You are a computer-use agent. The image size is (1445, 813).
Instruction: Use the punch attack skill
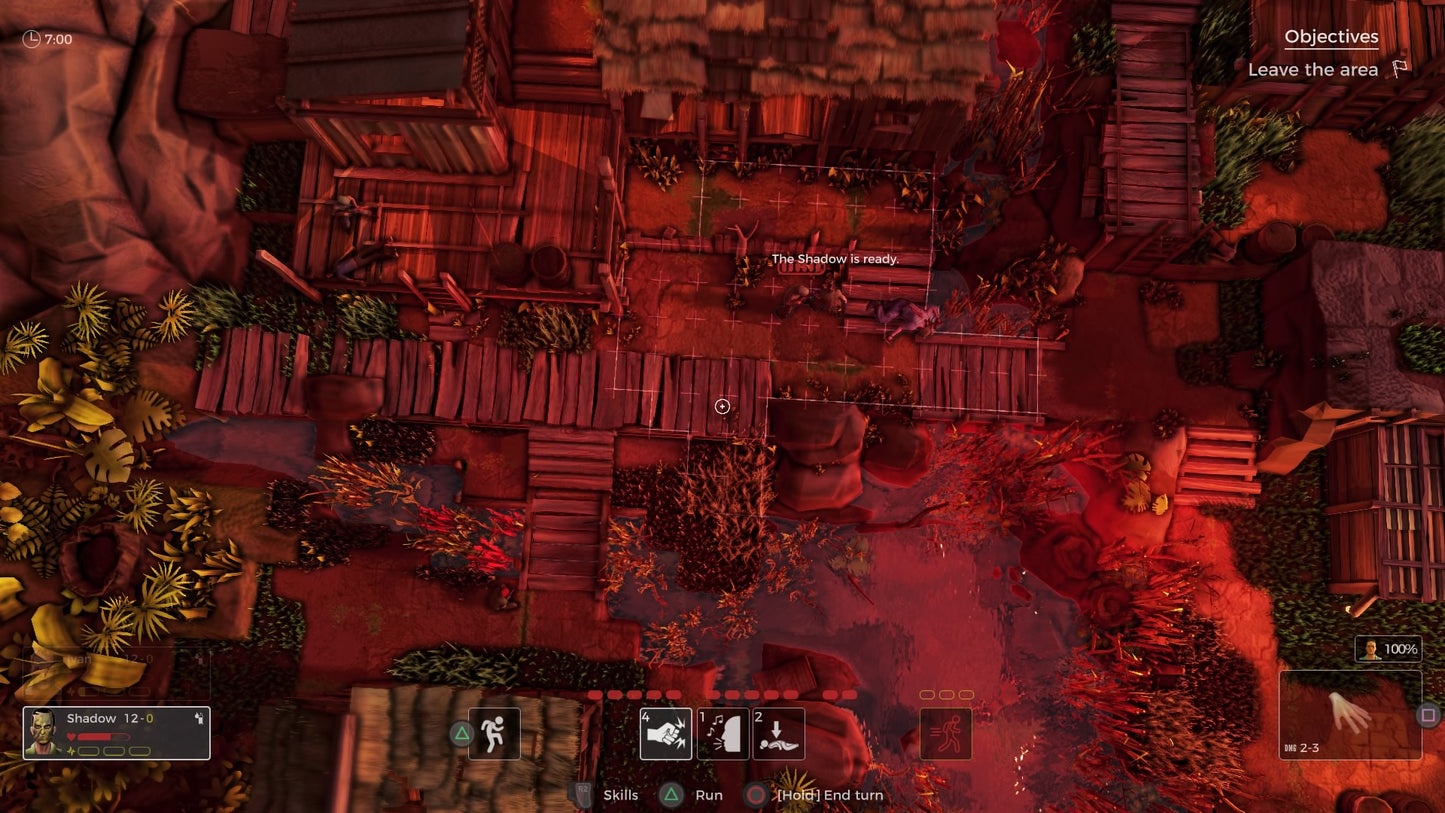click(x=665, y=734)
